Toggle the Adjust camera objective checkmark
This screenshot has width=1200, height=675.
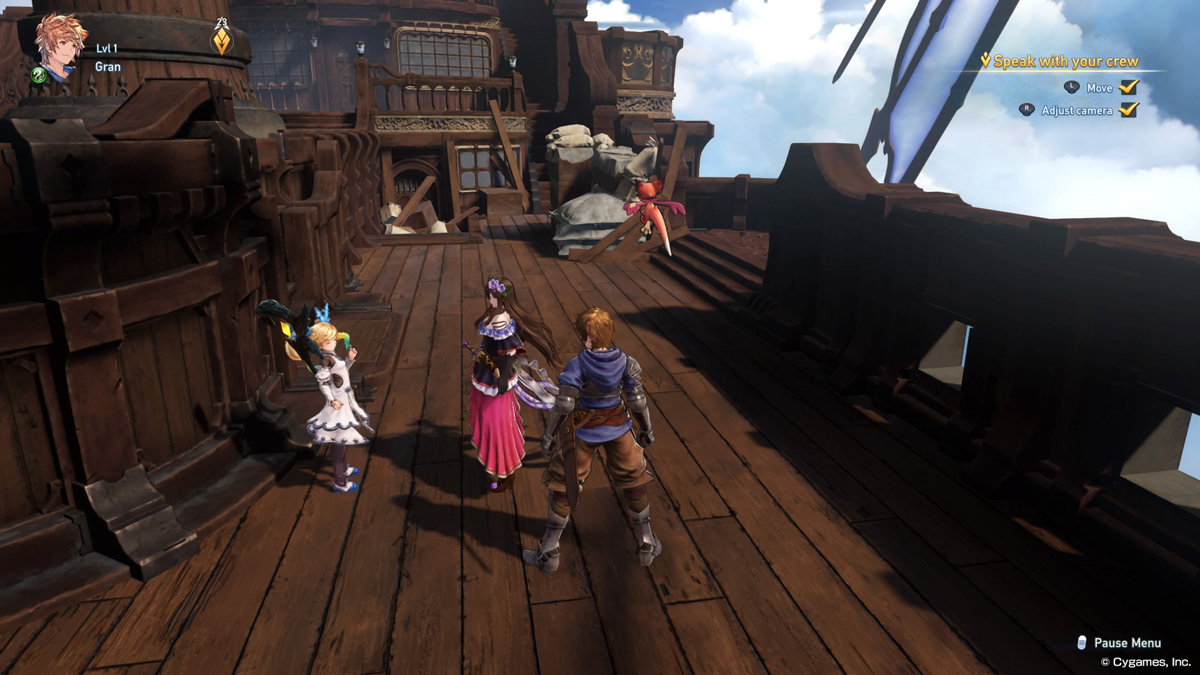click(x=1129, y=110)
